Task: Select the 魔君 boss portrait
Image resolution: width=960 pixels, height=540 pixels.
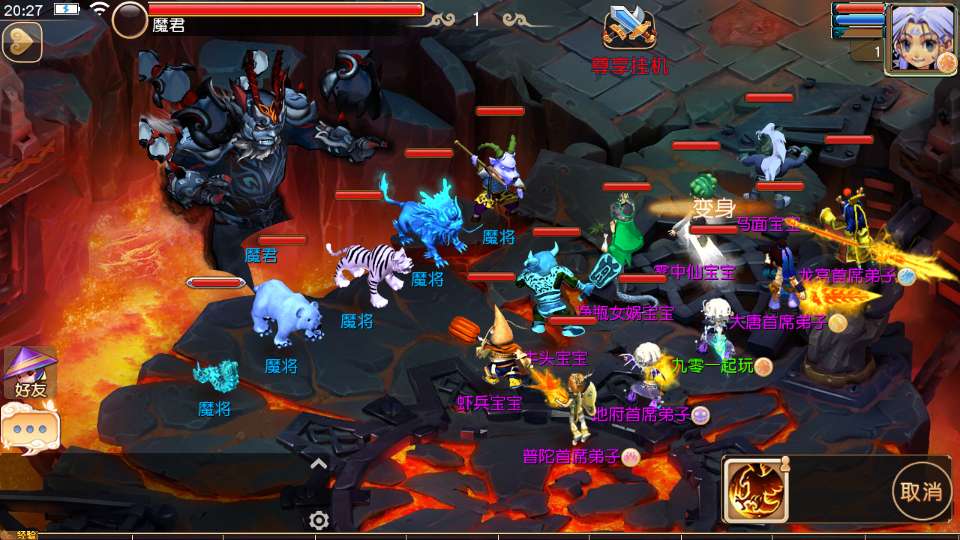Action: 130,19
